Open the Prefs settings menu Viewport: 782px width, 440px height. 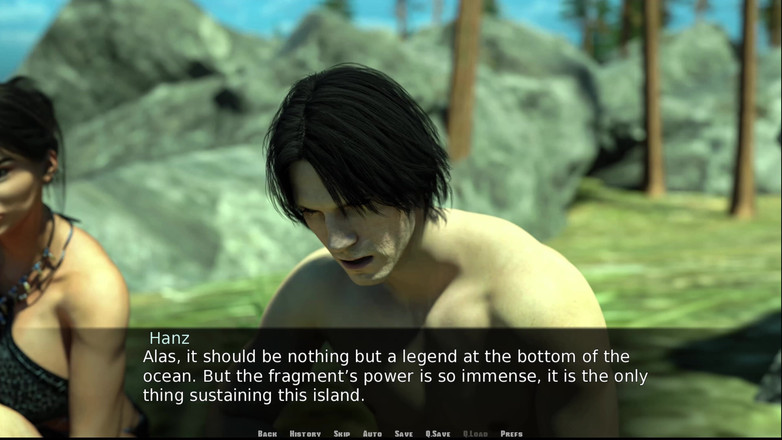511,434
